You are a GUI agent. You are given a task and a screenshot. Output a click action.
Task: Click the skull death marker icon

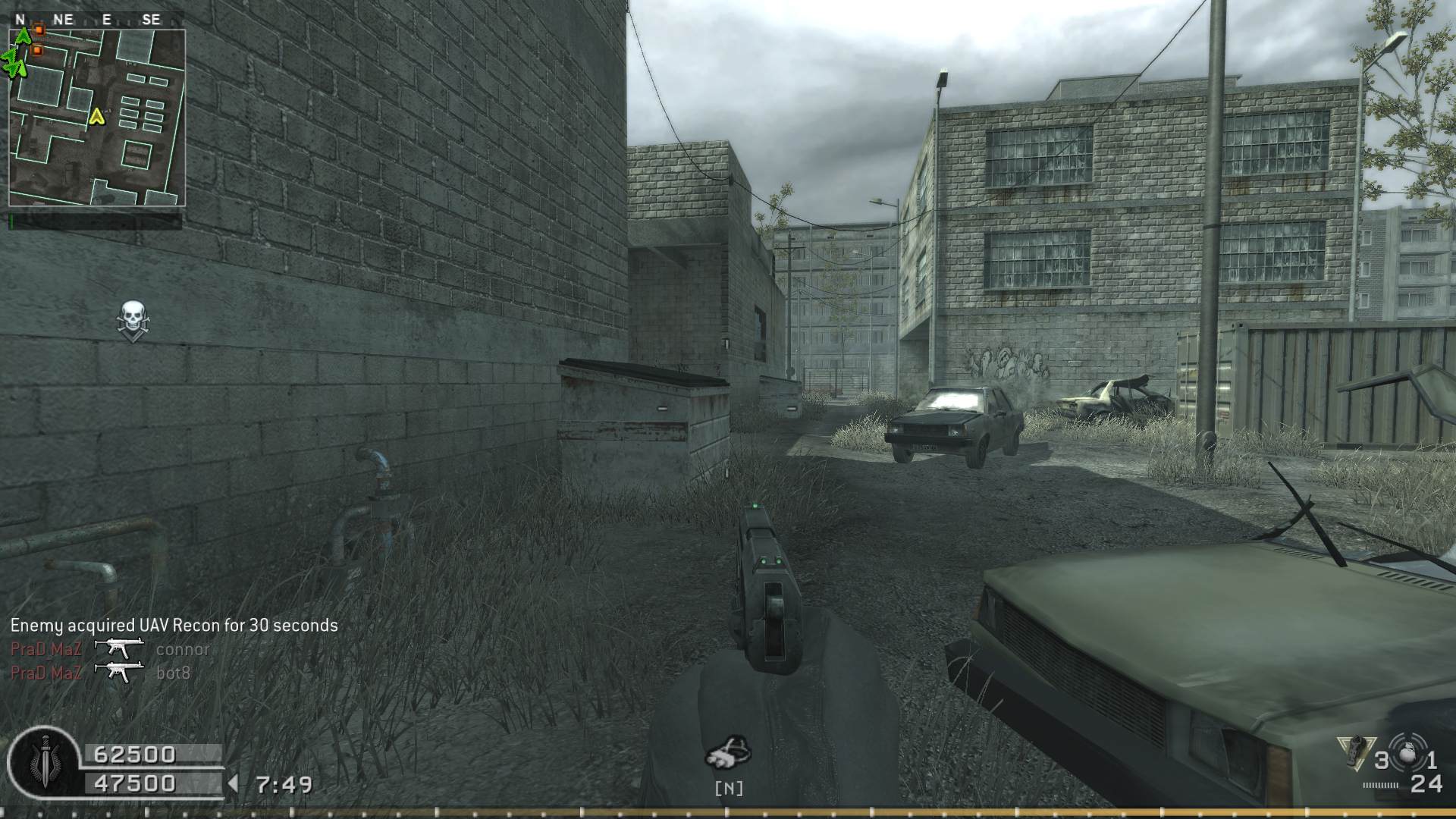click(x=133, y=321)
